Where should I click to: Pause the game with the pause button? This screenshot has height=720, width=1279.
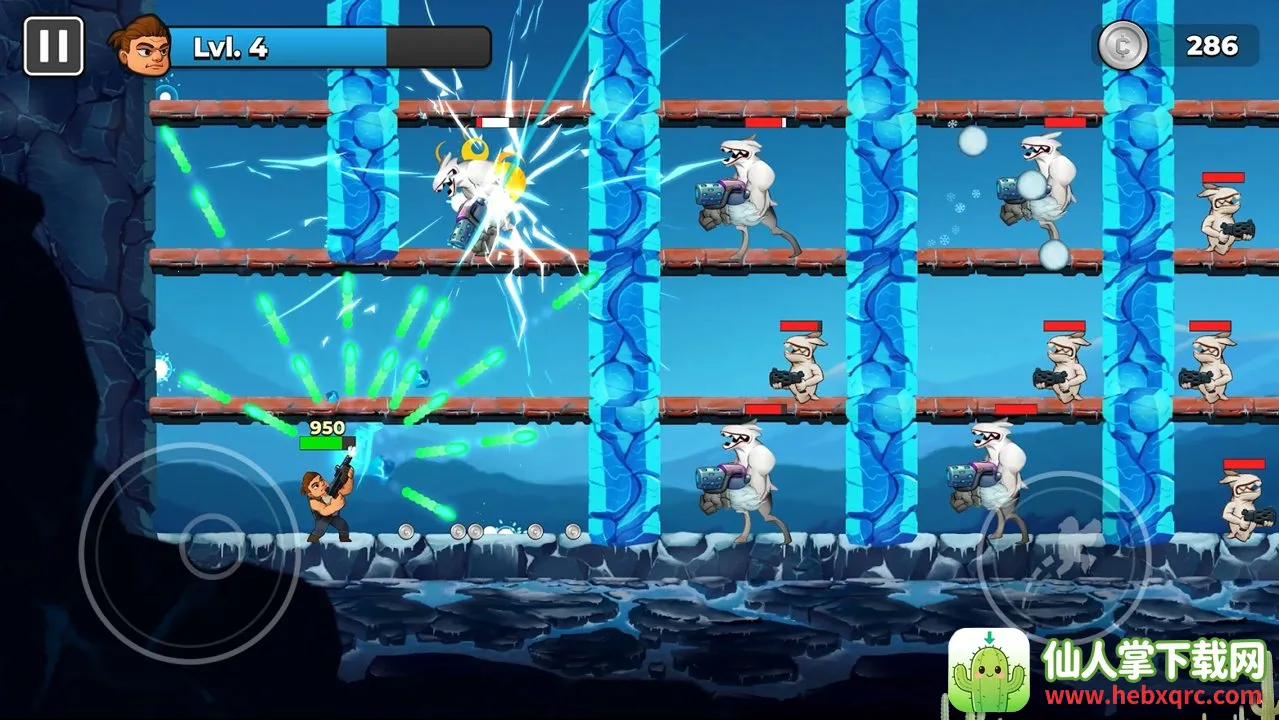coord(54,46)
